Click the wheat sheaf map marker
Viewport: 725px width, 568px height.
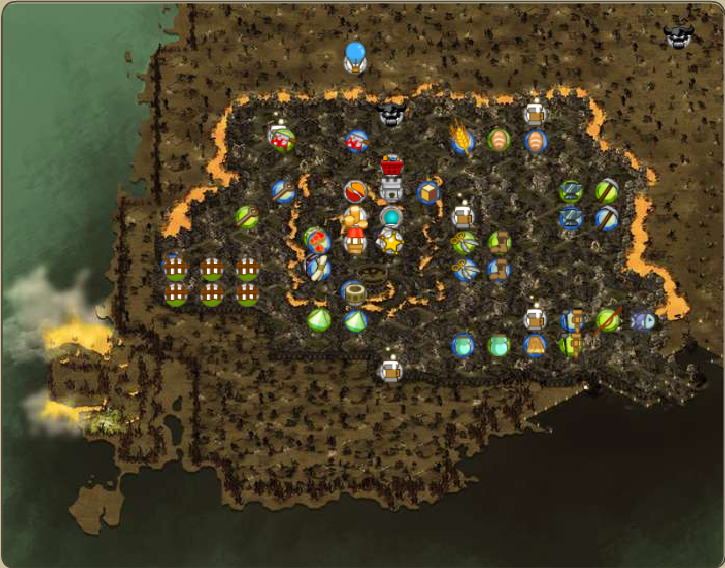click(462, 138)
